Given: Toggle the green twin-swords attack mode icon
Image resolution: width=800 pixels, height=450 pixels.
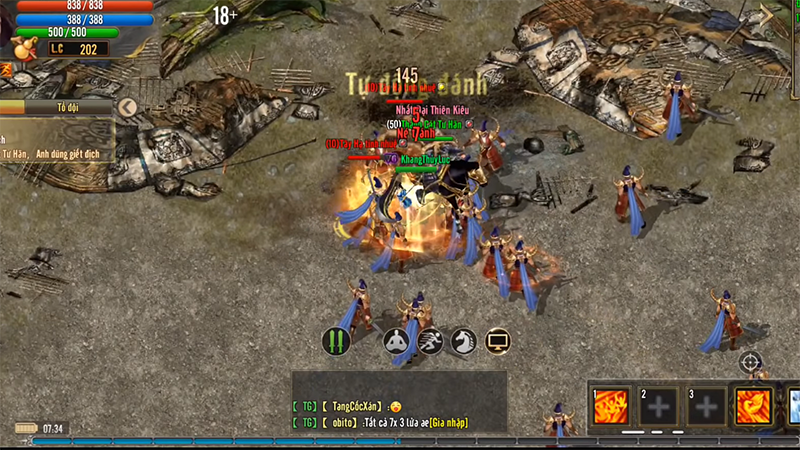Looking at the screenshot, I should [336, 341].
